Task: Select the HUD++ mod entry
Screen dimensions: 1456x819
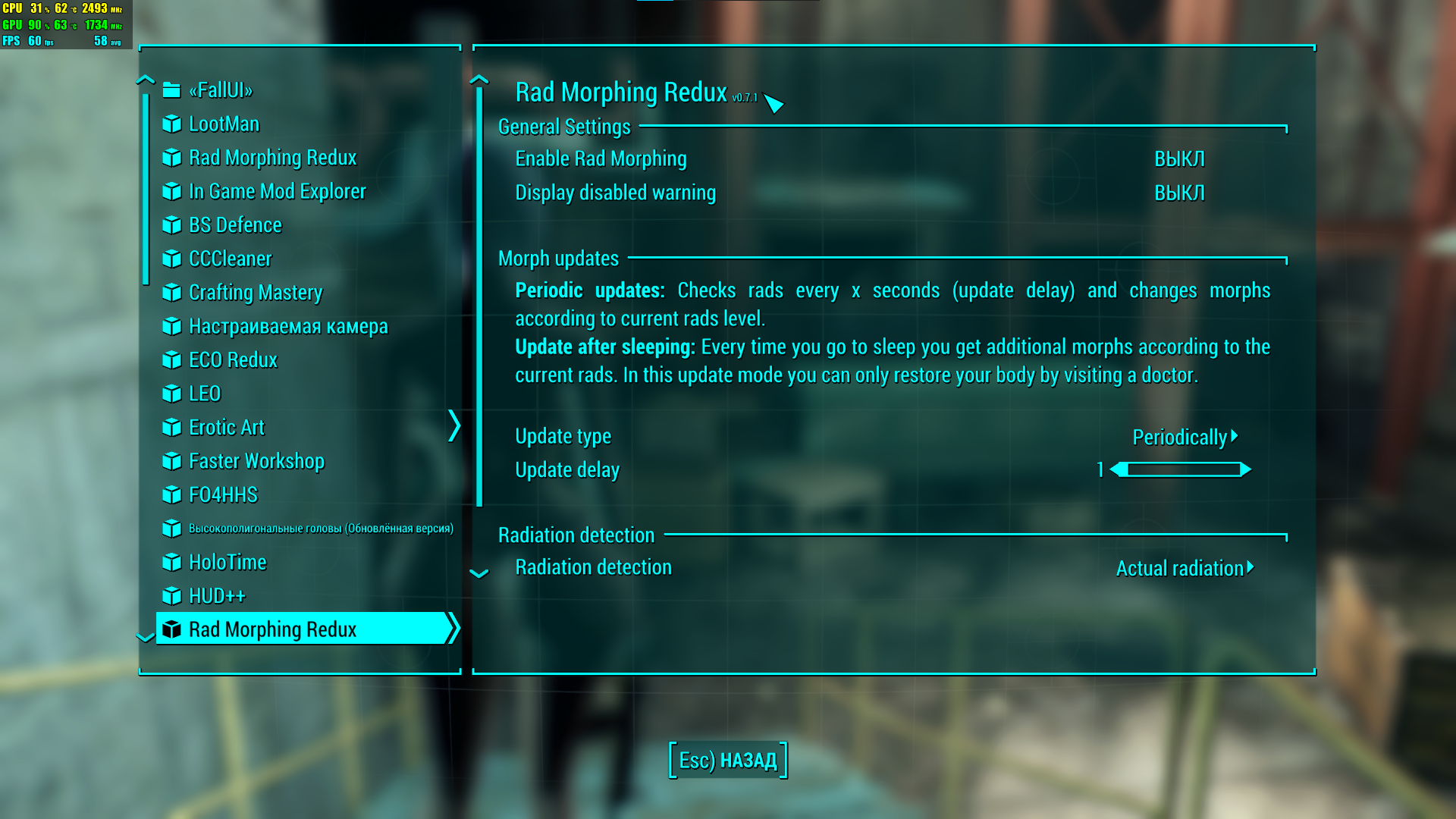Action: tap(217, 596)
